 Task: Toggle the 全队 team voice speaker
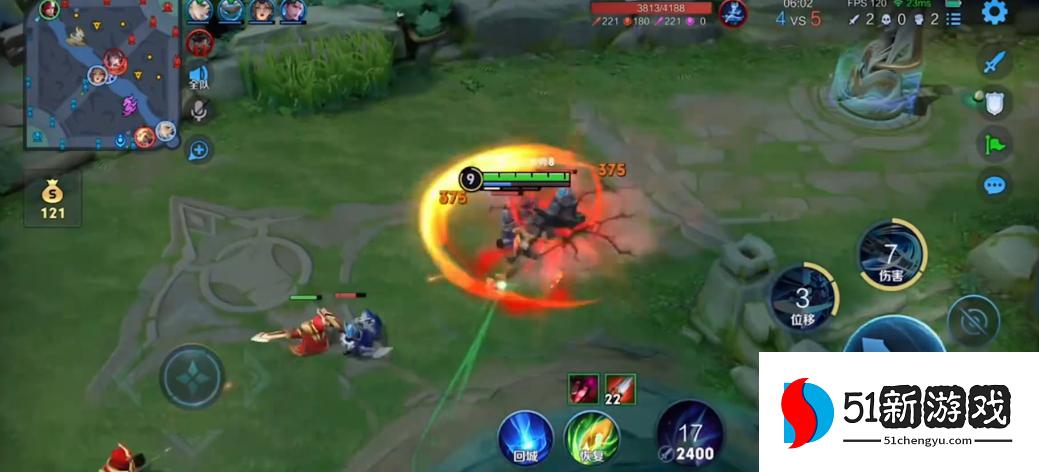pos(198,77)
